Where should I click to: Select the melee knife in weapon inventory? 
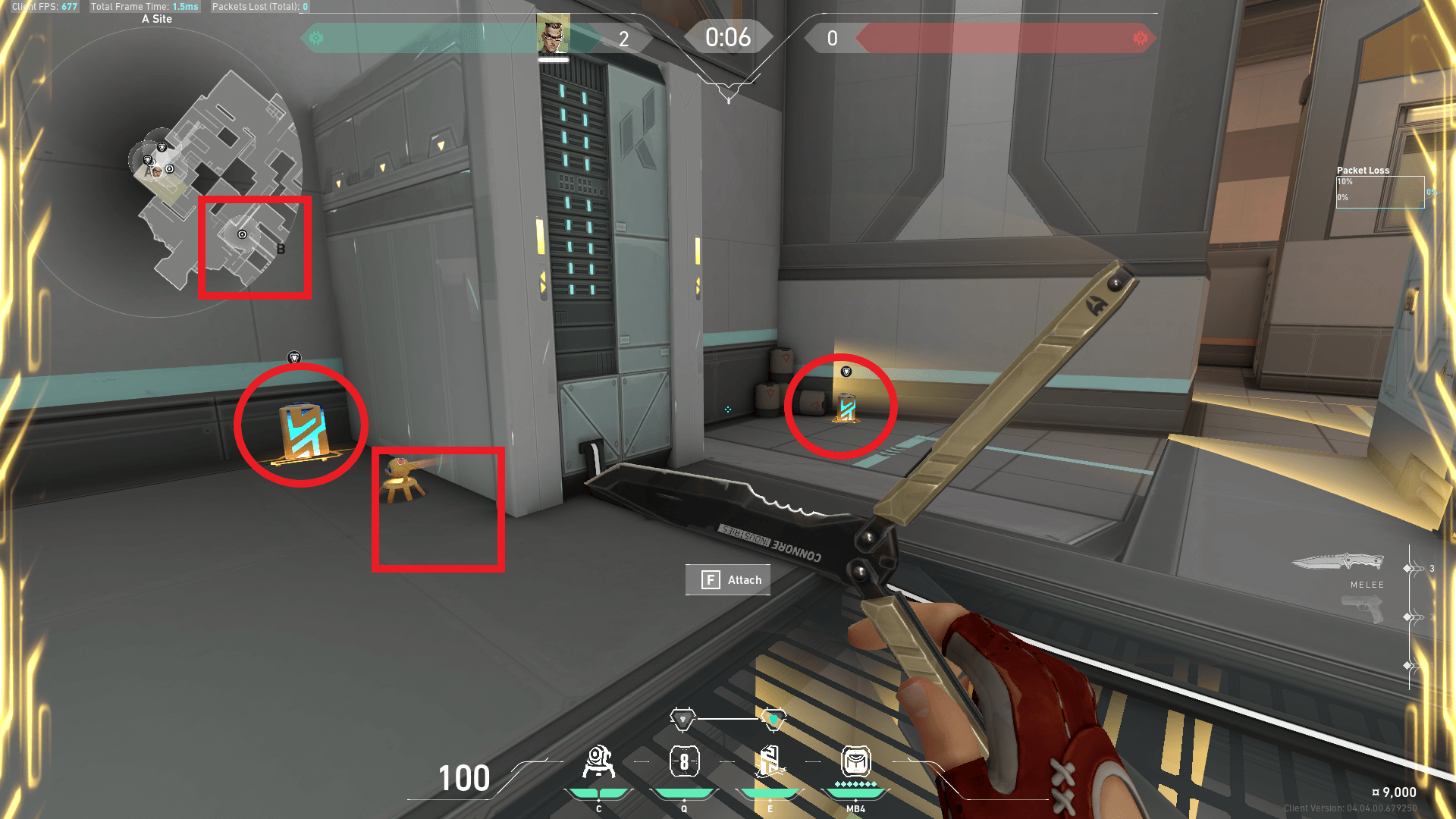coord(1338,563)
